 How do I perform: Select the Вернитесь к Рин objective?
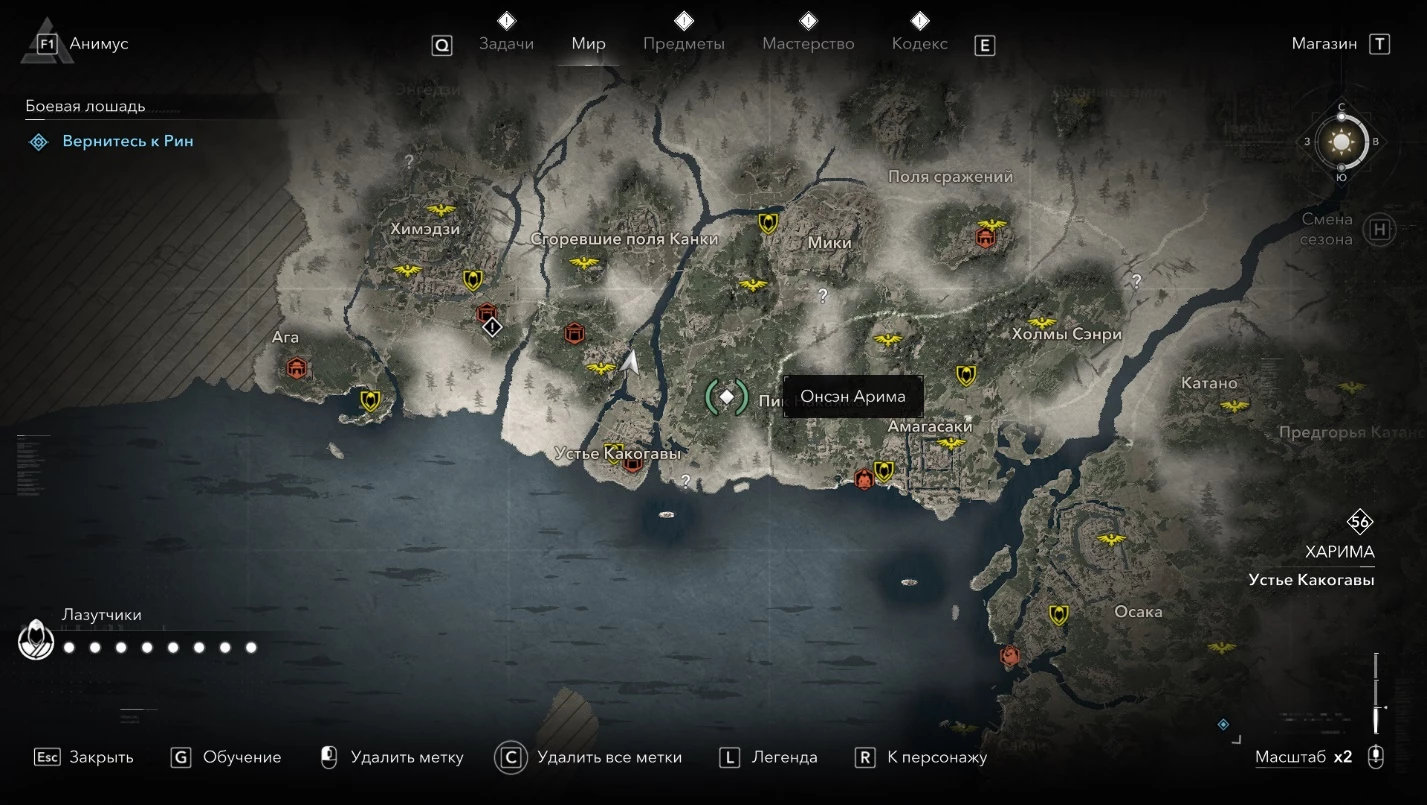[128, 141]
